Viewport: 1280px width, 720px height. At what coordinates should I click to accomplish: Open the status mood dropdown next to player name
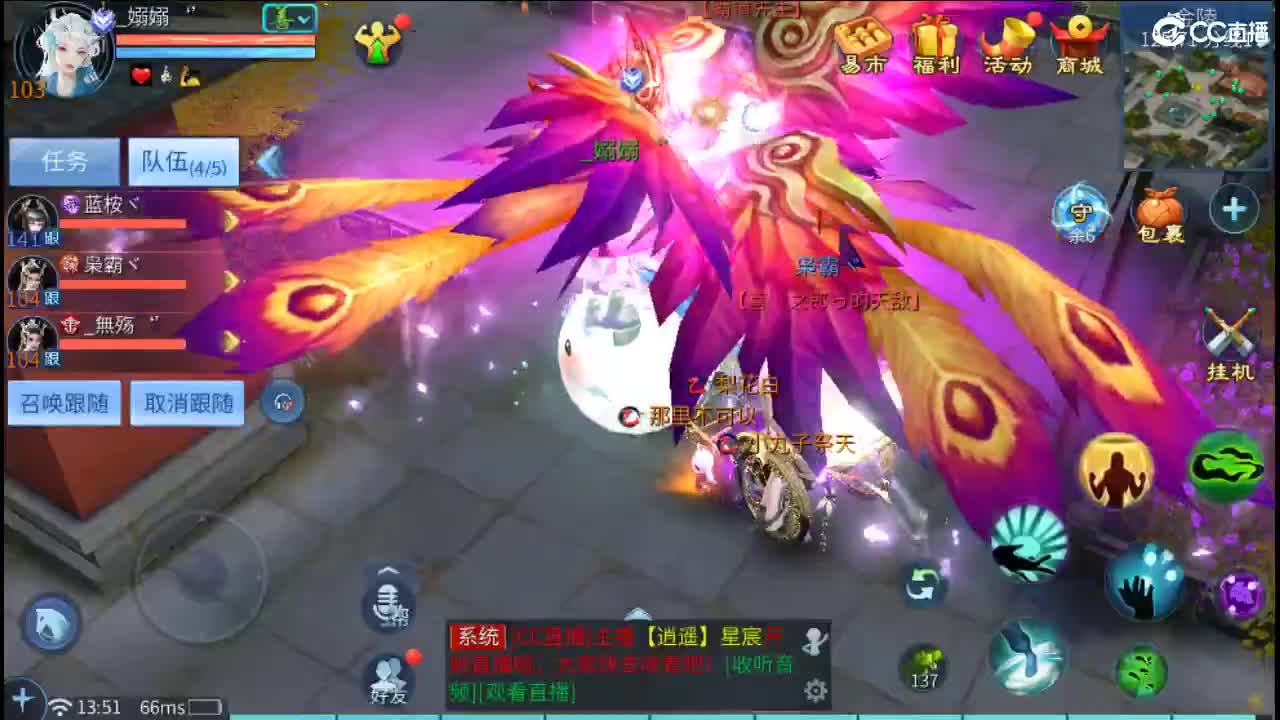coord(288,18)
